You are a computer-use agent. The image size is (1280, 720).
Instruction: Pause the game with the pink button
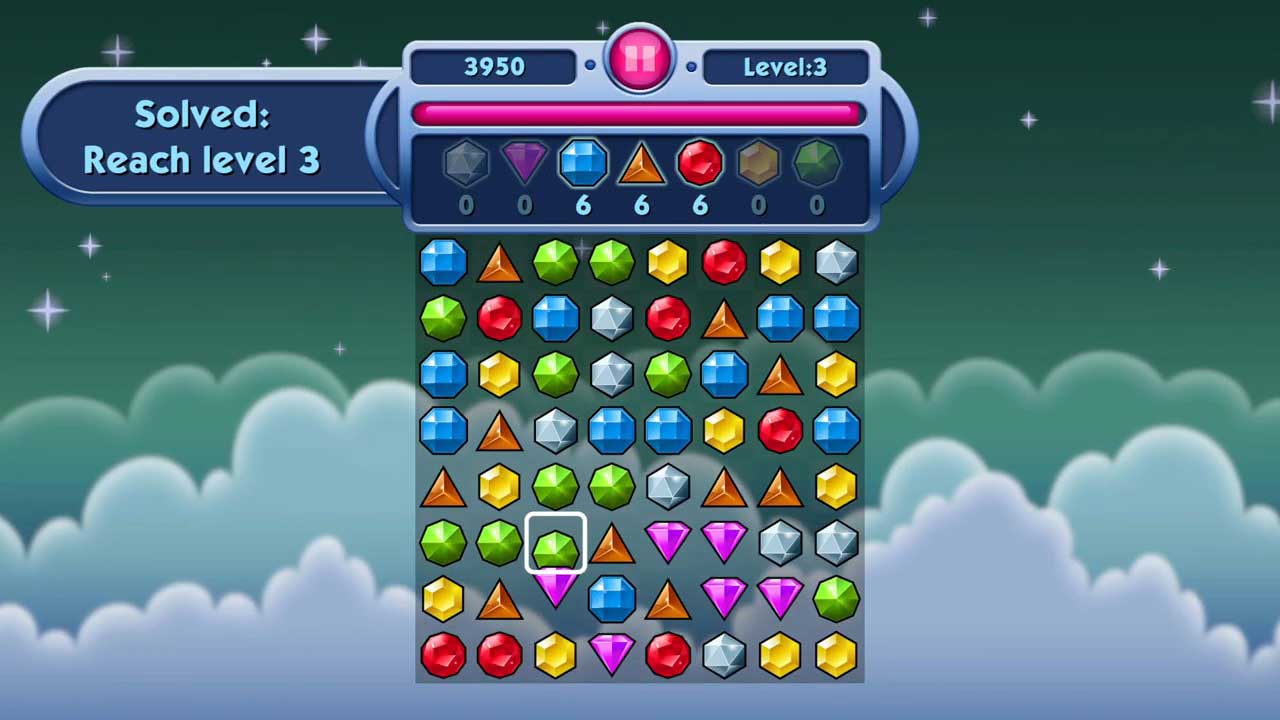point(640,60)
